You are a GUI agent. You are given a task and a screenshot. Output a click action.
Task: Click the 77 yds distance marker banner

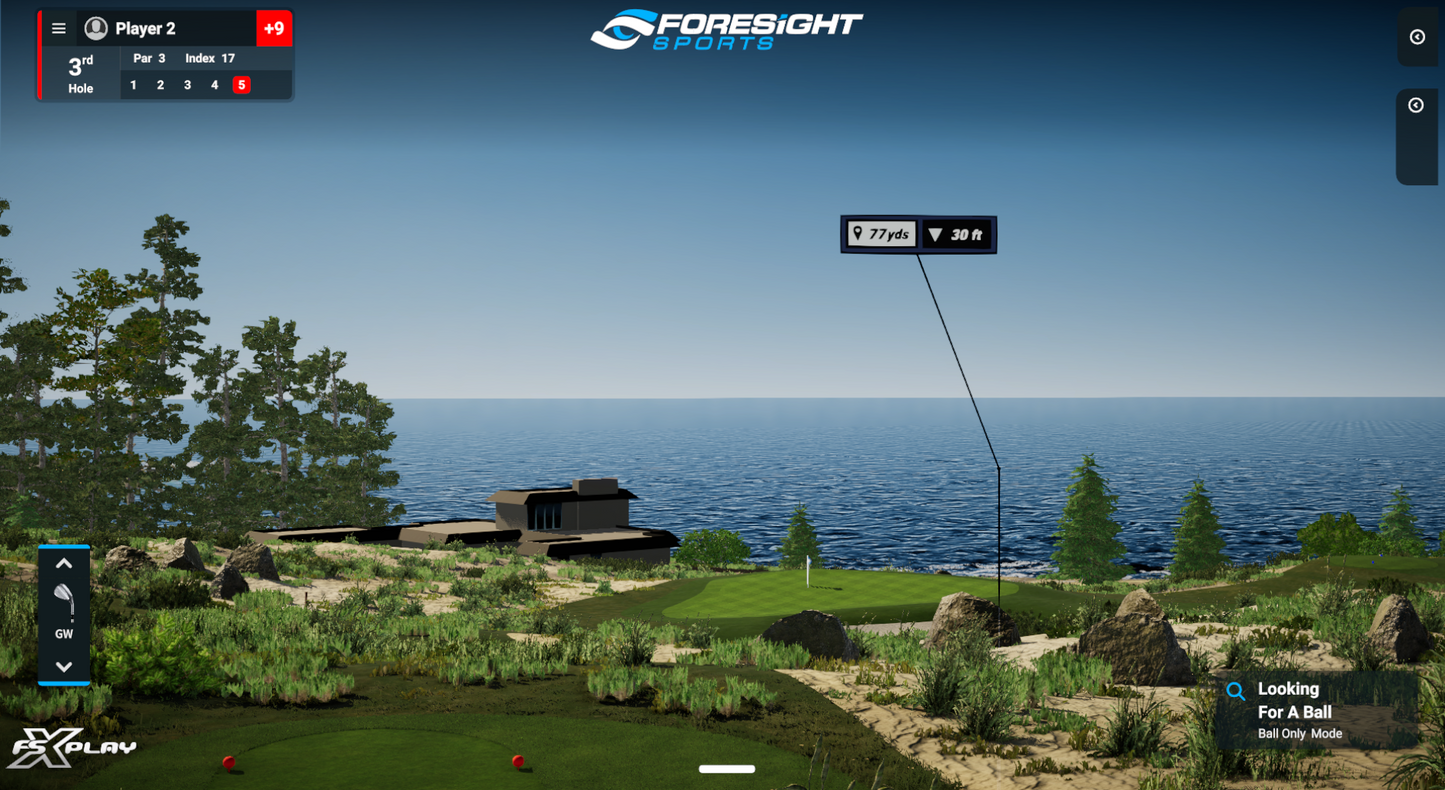[881, 233]
